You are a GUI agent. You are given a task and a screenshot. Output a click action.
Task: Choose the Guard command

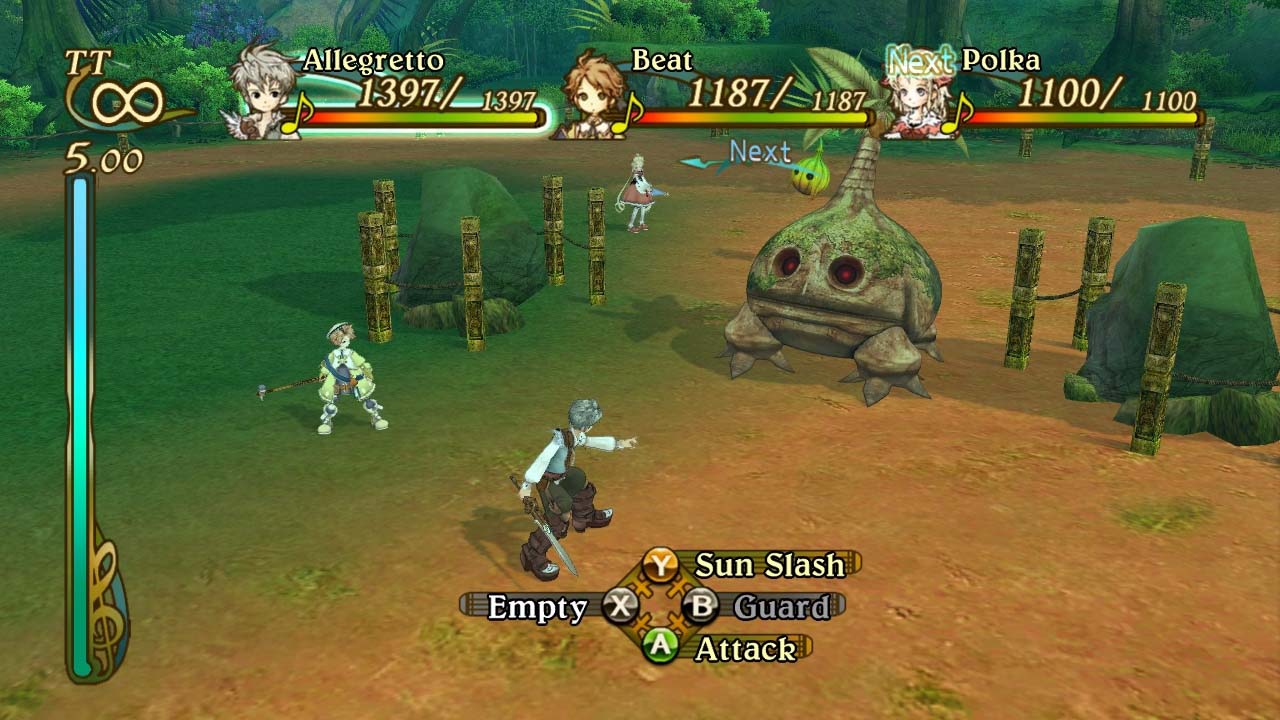pyautogui.click(x=780, y=607)
